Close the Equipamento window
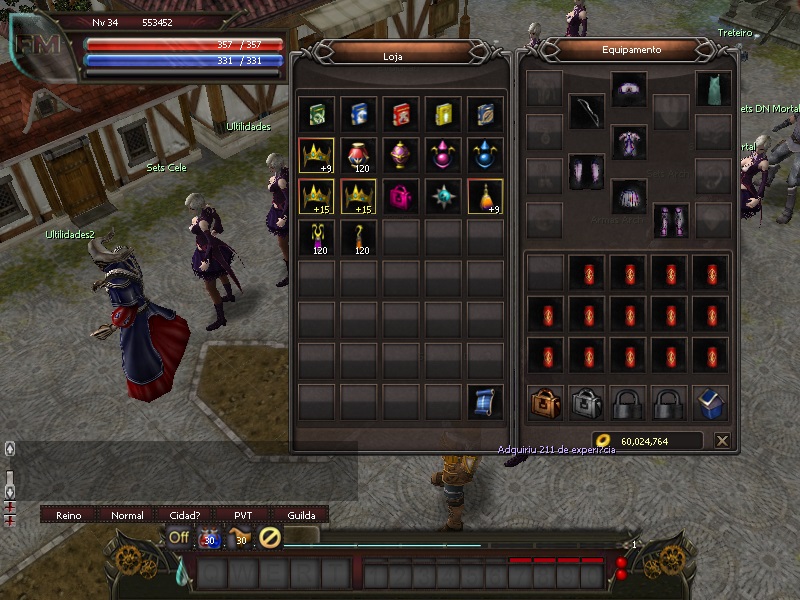Viewport: 800px width, 600px height. point(722,440)
